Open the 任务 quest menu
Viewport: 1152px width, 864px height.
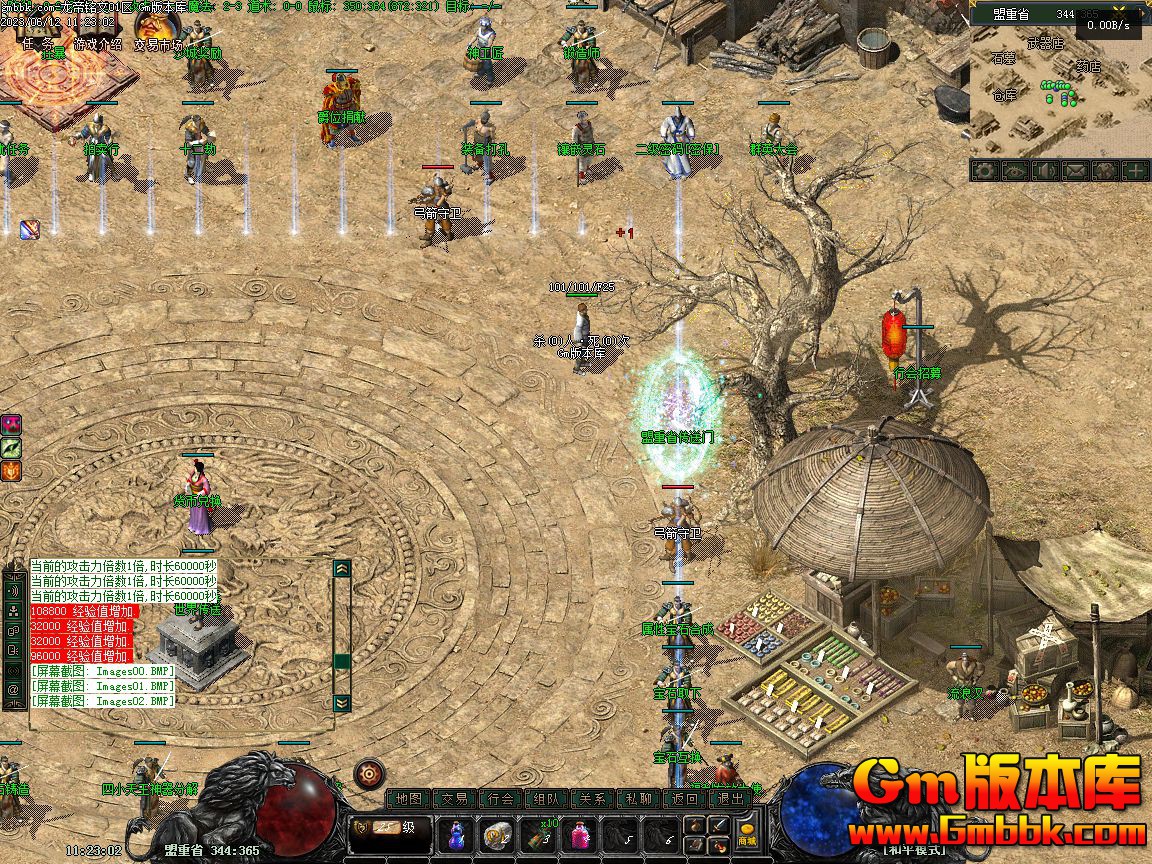click(x=42, y=44)
